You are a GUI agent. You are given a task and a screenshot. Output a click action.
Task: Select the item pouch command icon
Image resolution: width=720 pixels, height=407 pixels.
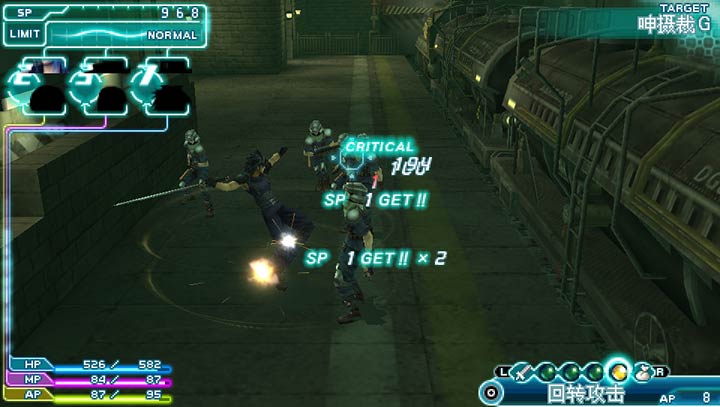coord(643,372)
